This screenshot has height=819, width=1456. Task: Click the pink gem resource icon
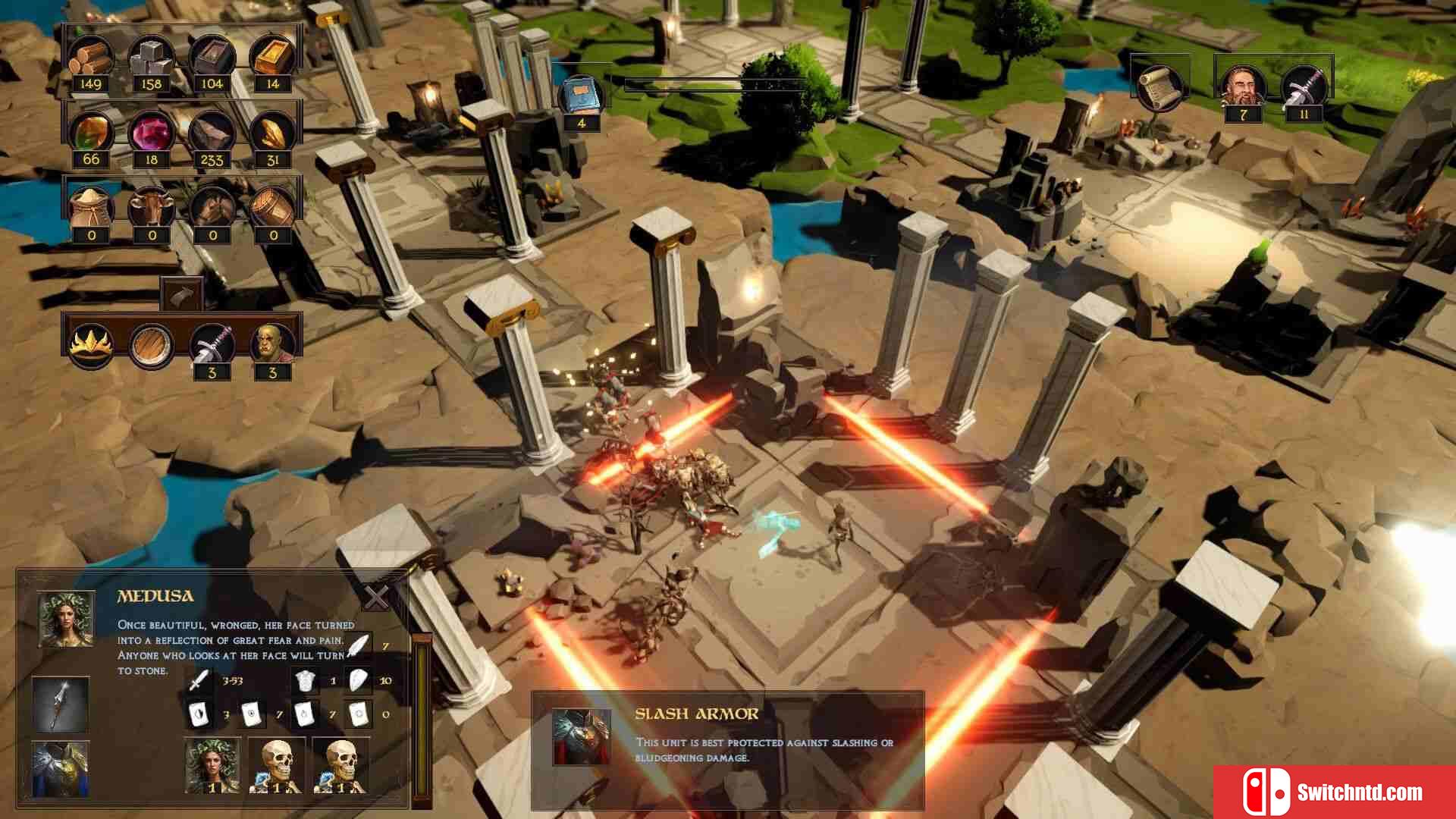(151, 133)
